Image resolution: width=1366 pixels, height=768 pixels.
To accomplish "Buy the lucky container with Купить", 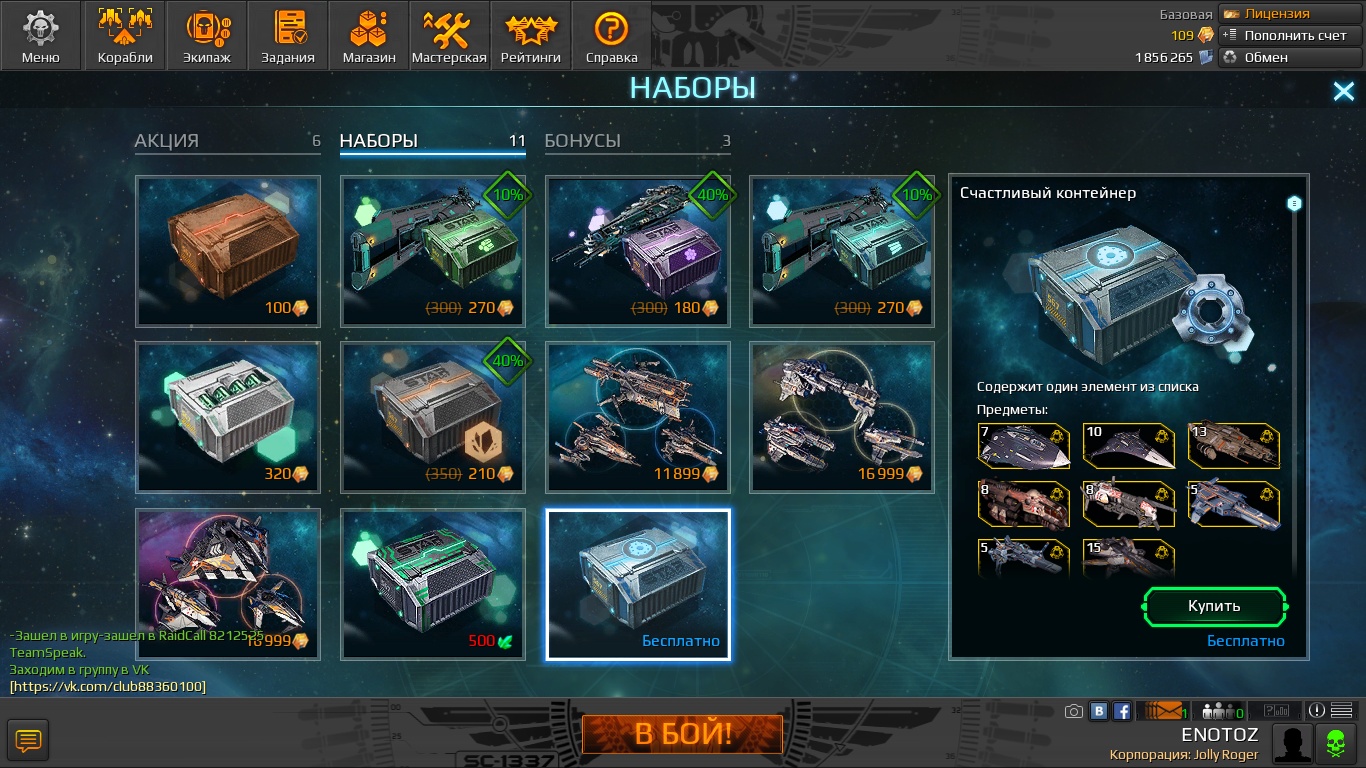I will (x=1214, y=606).
